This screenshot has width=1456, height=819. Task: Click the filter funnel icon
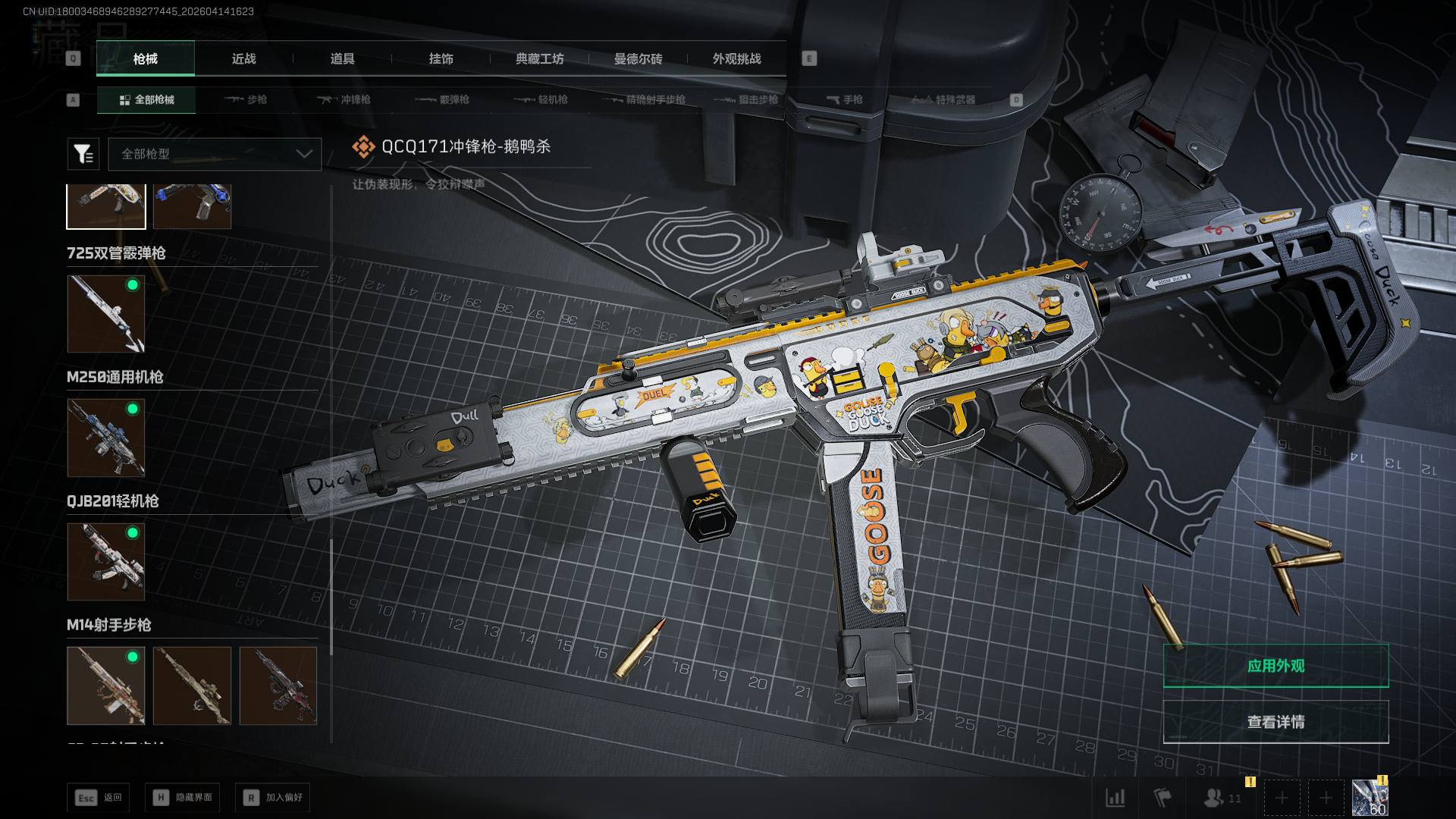[83, 154]
